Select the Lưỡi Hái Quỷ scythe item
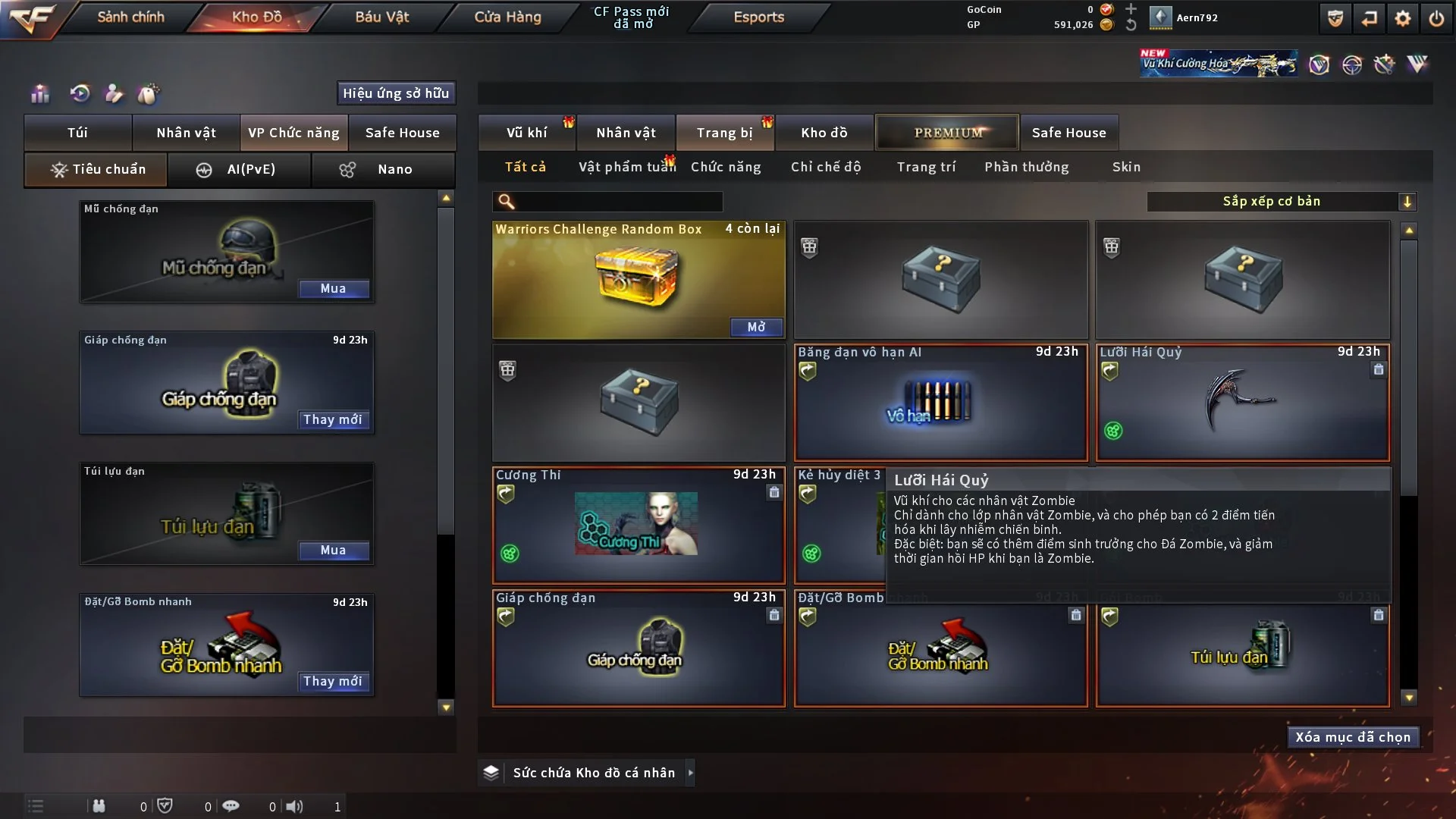 point(1242,402)
